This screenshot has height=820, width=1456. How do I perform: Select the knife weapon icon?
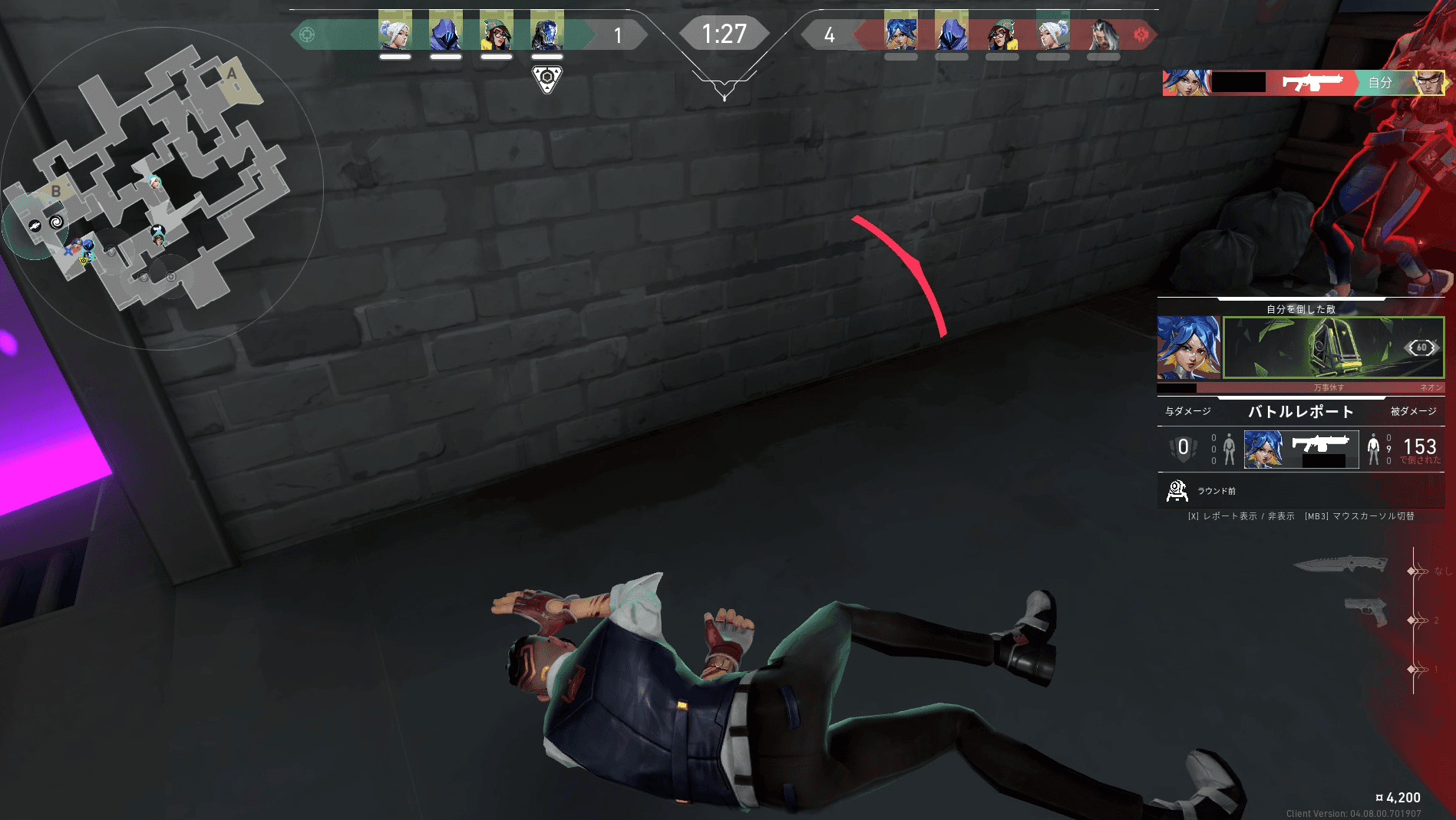[x=1340, y=565]
